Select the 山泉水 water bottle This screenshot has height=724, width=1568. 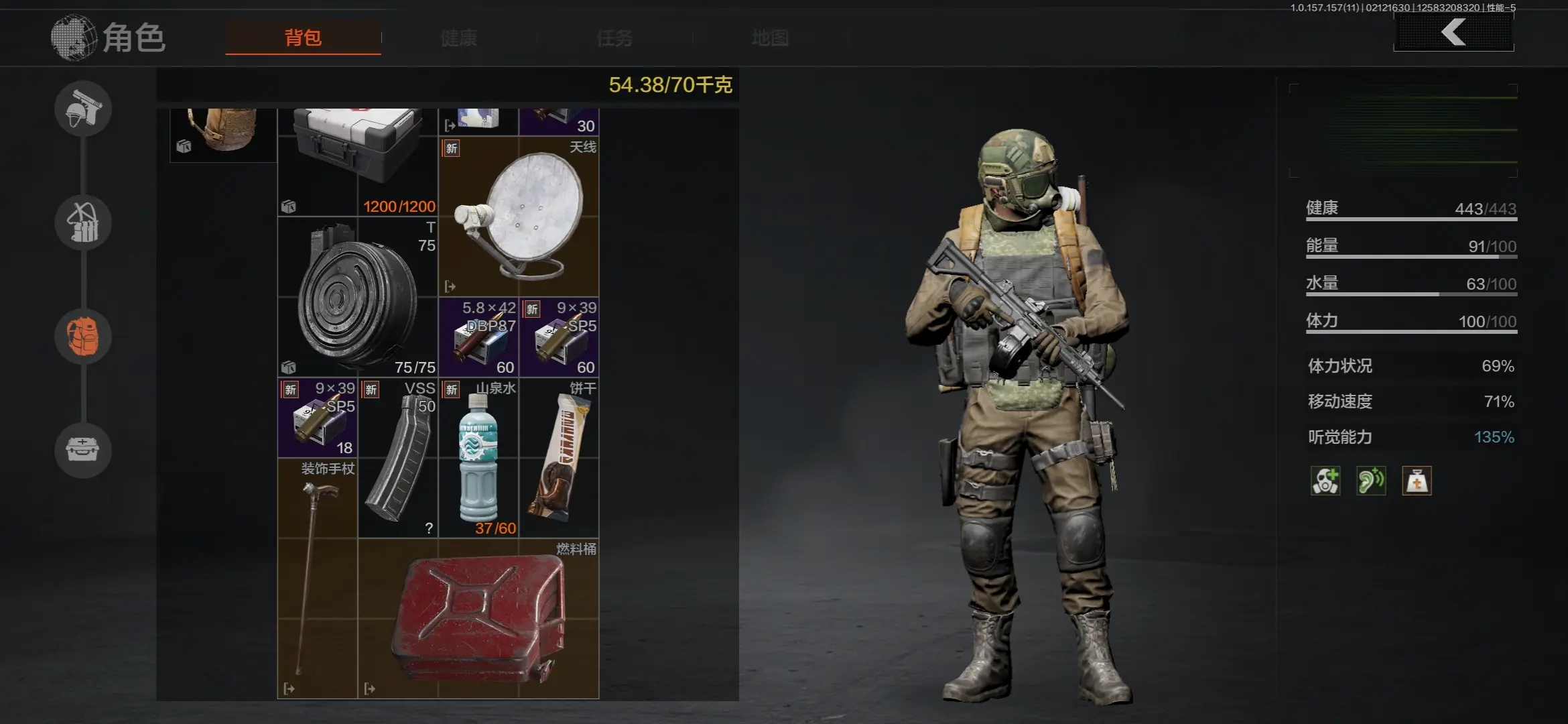click(x=478, y=458)
